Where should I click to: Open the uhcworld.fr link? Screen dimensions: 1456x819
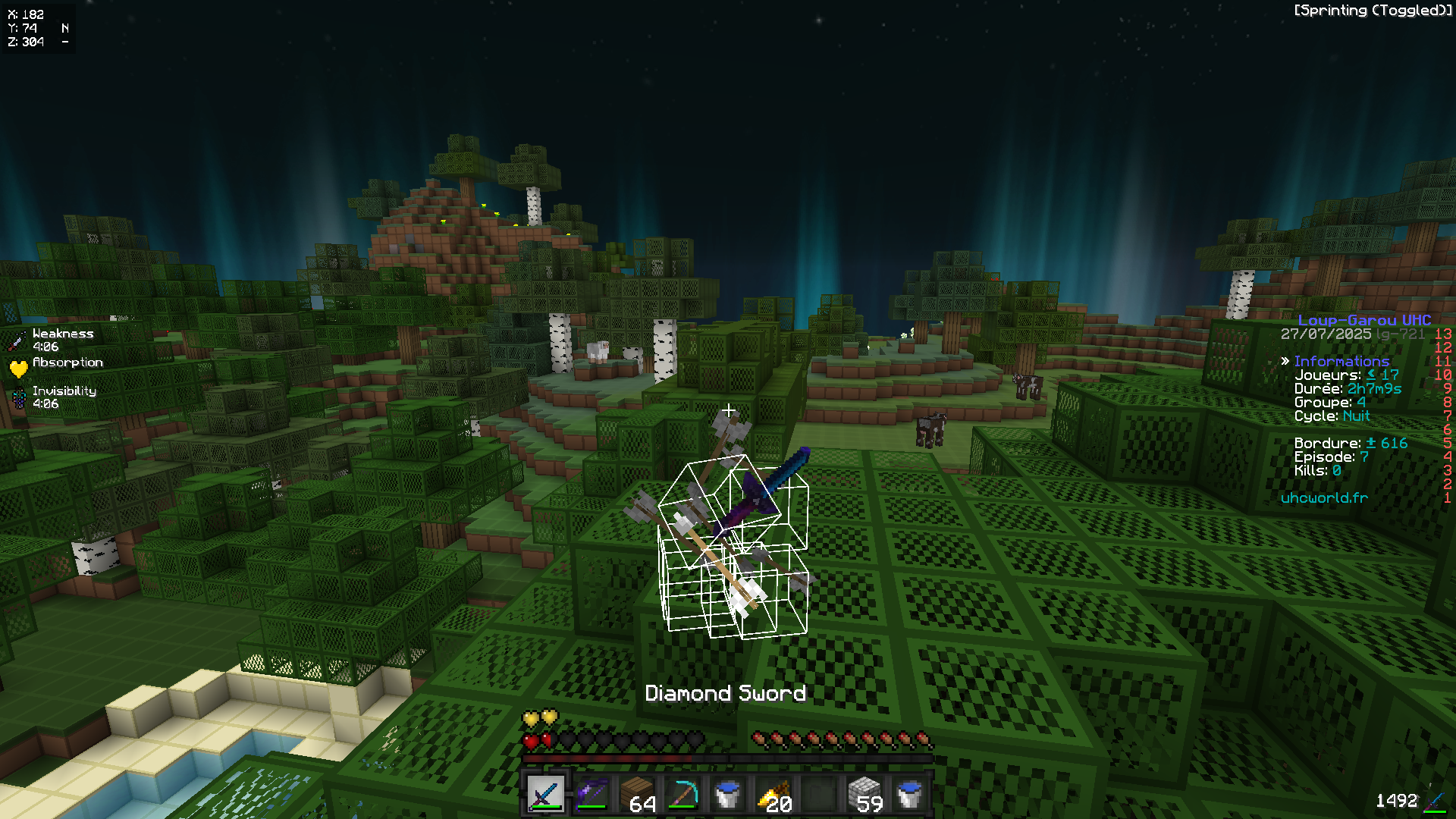coord(1324,498)
